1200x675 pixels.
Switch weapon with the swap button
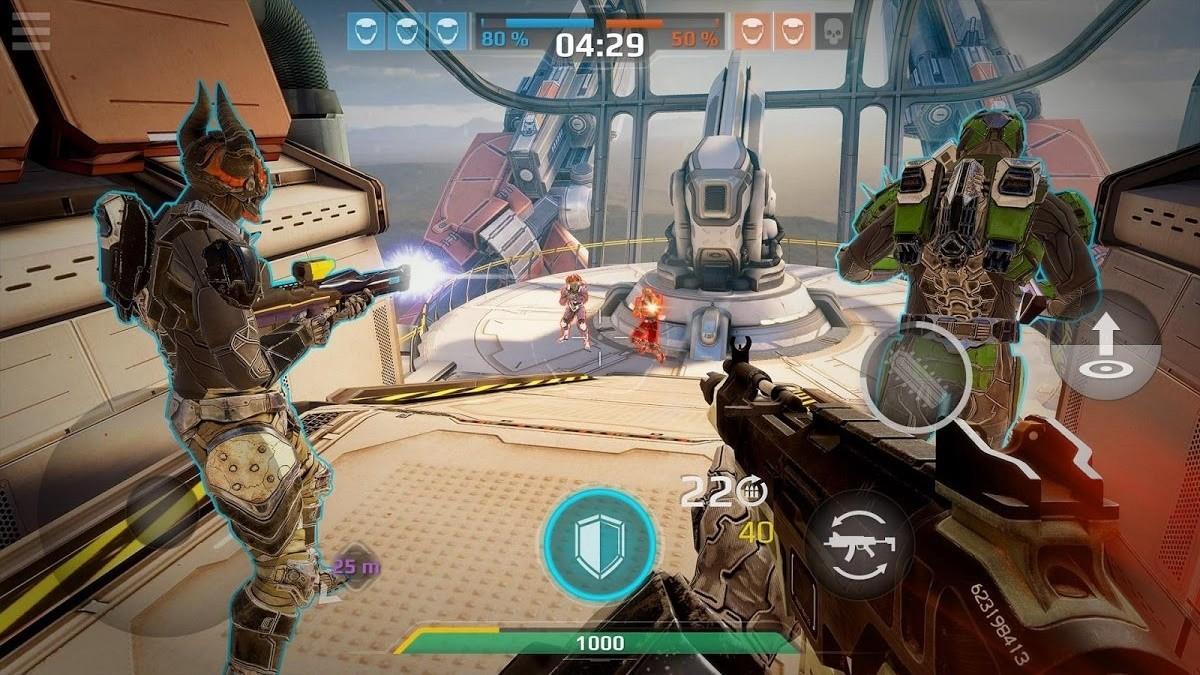pos(858,545)
